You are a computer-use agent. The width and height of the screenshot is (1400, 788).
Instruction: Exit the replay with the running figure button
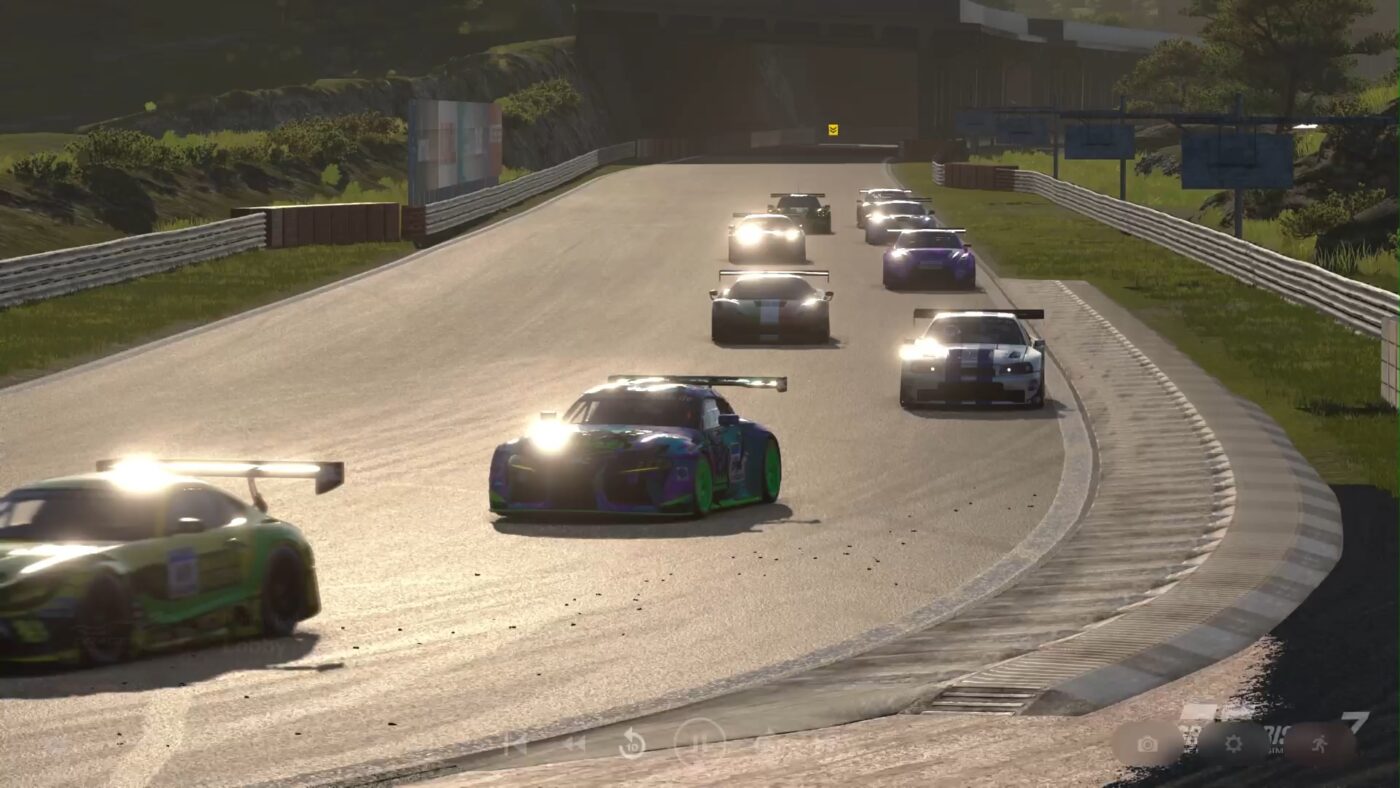(1320, 744)
